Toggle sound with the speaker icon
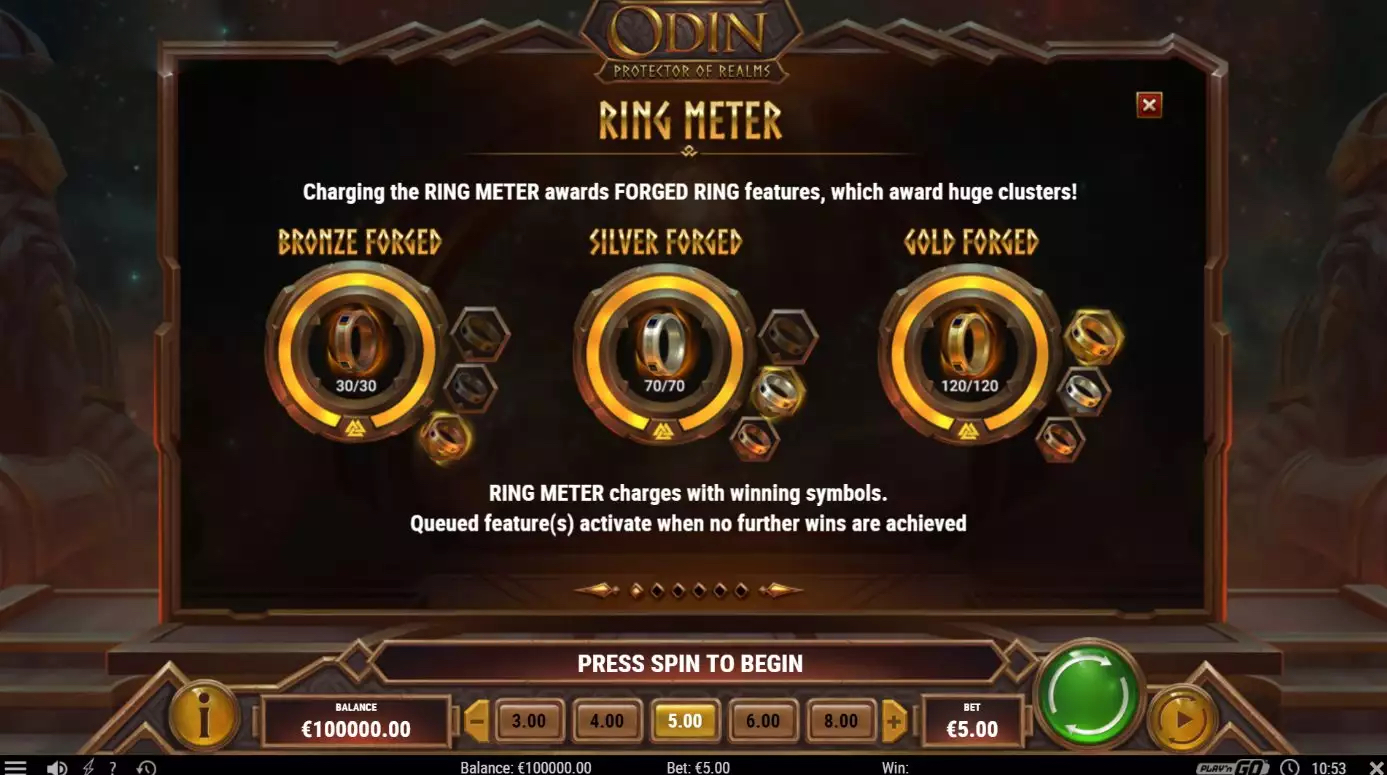 click(x=57, y=767)
